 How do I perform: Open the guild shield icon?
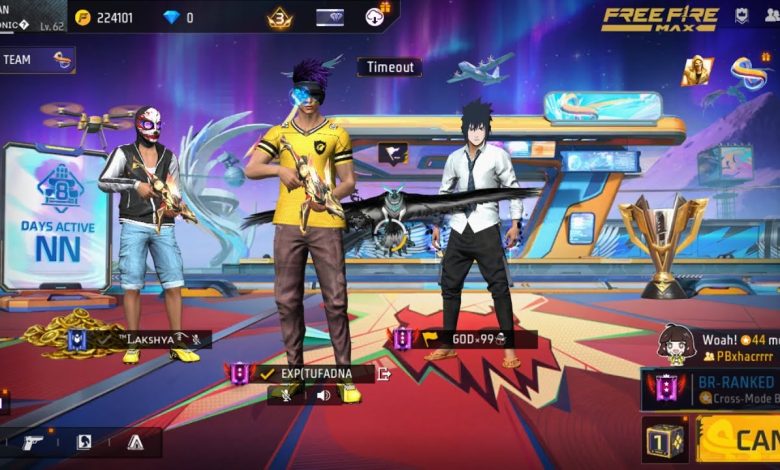click(x=742, y=16)
